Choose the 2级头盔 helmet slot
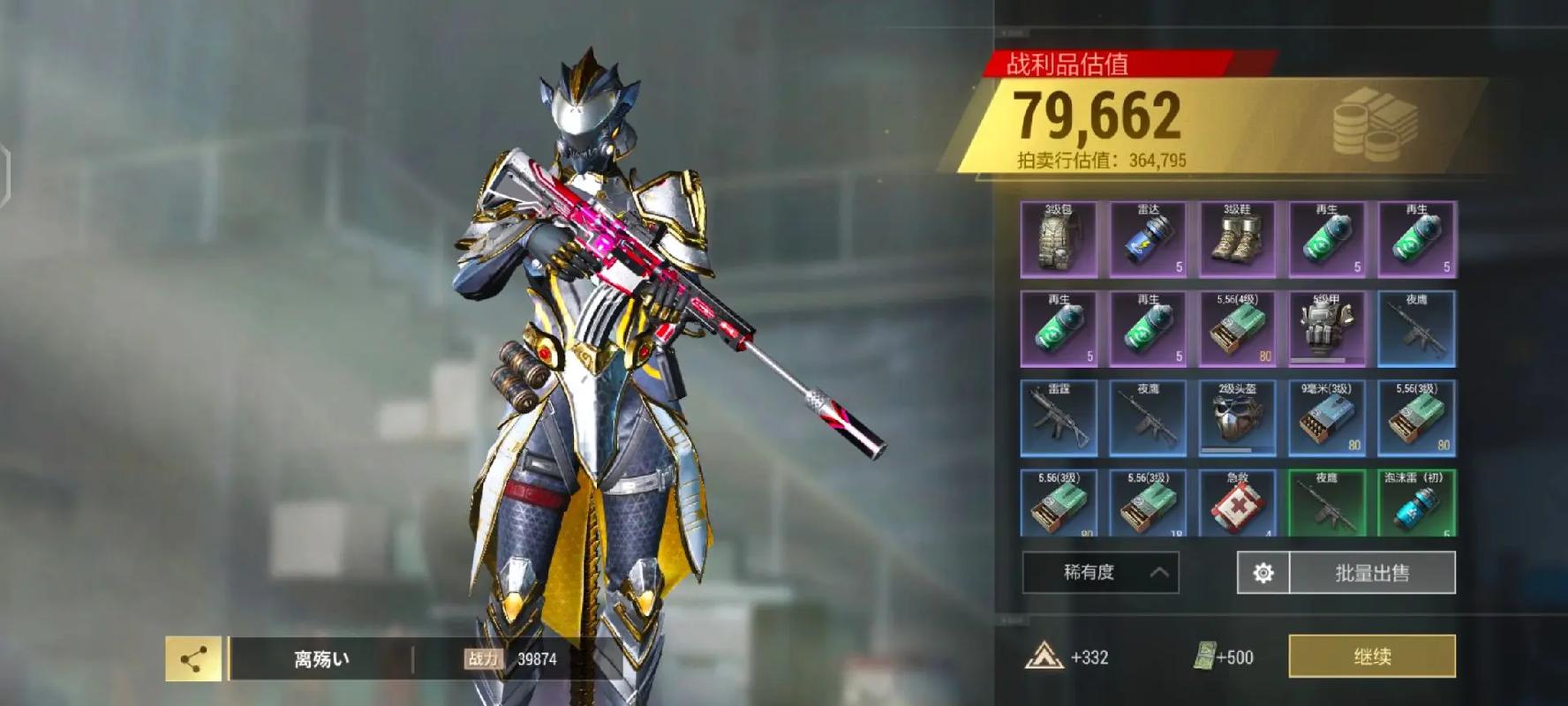This screenshot has width=1568, height=706. coord(1237,417)
